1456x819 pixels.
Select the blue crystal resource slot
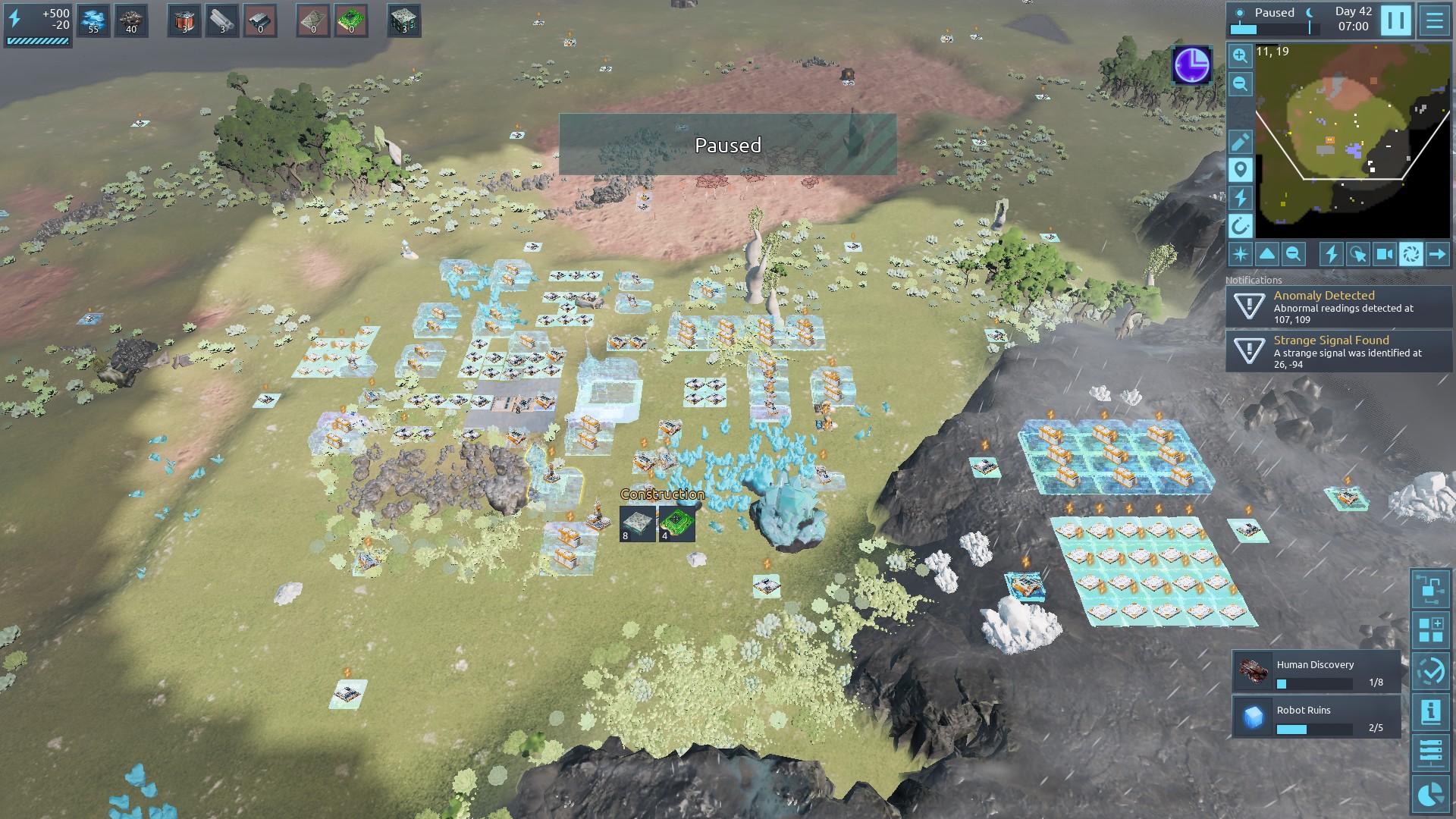click(x=93, y=20)
